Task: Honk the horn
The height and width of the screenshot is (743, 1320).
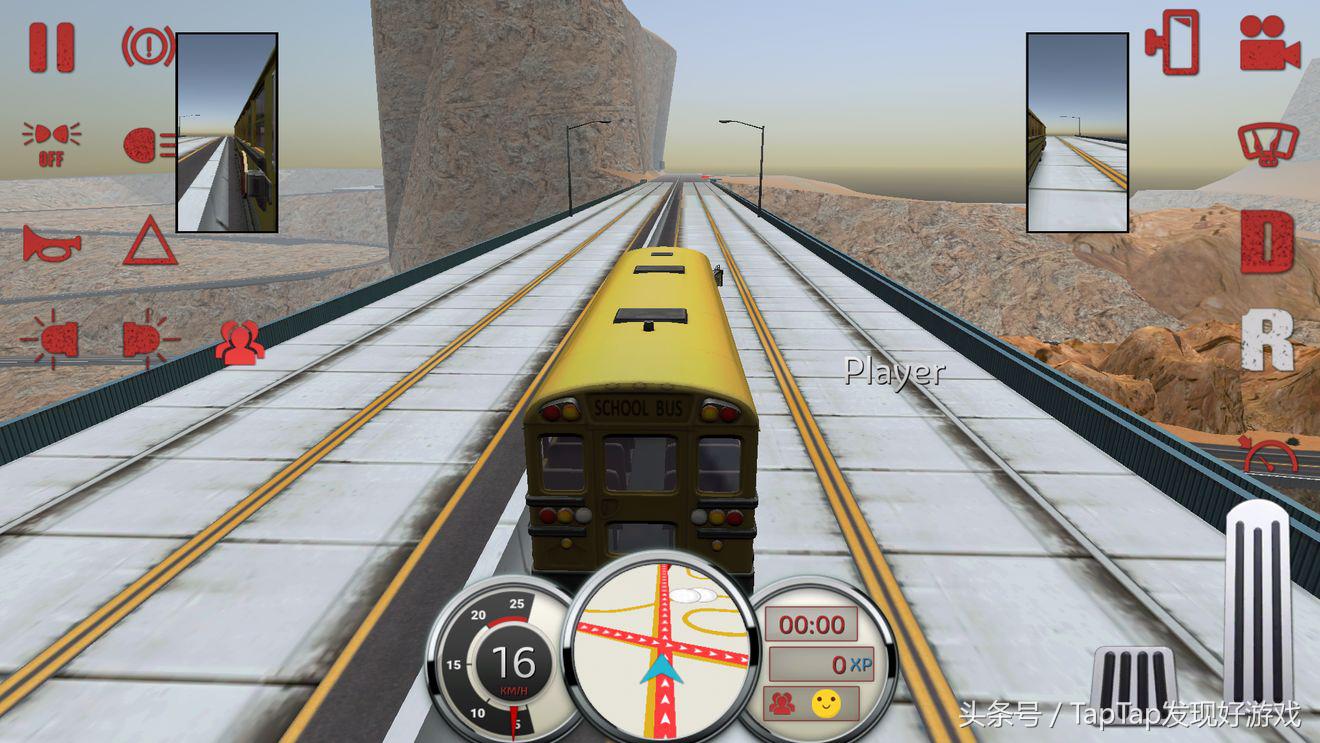Action: pos(51,243)
